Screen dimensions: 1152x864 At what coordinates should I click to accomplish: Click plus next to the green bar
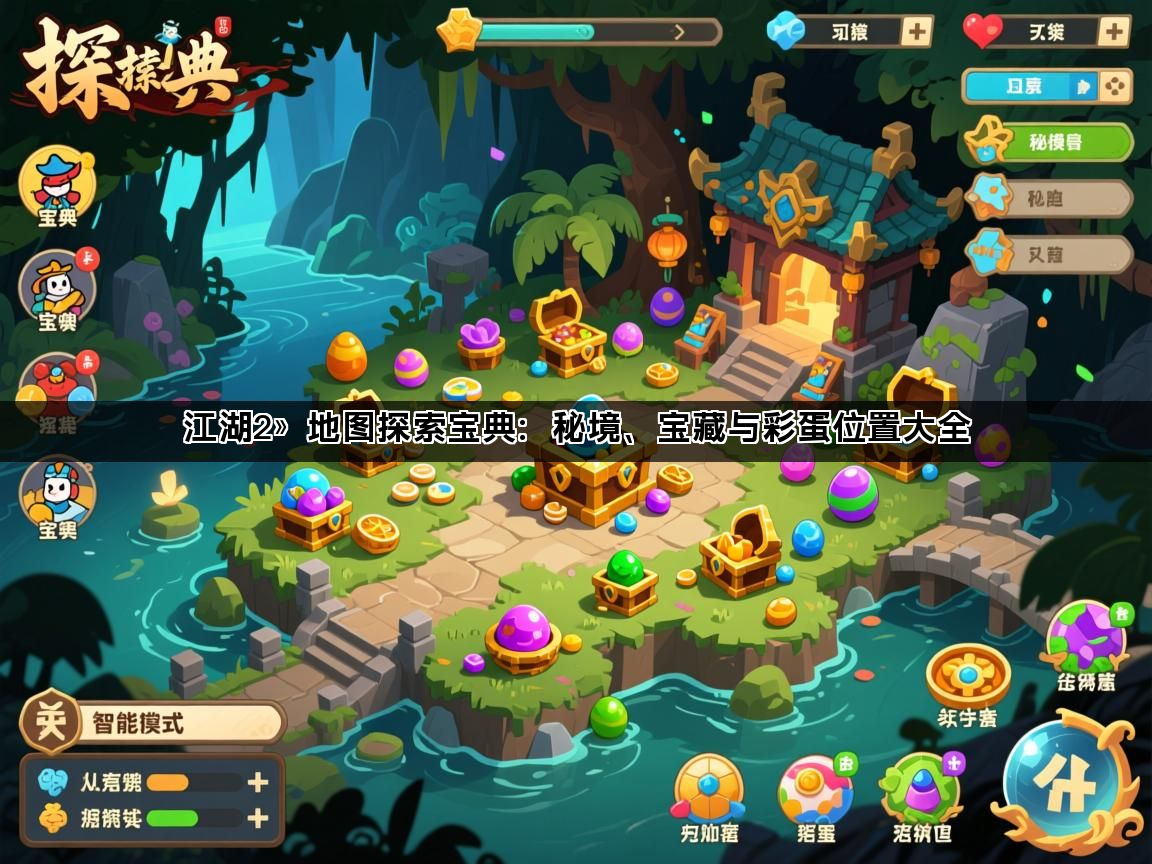pyautogui.click(x=258, y=818)
